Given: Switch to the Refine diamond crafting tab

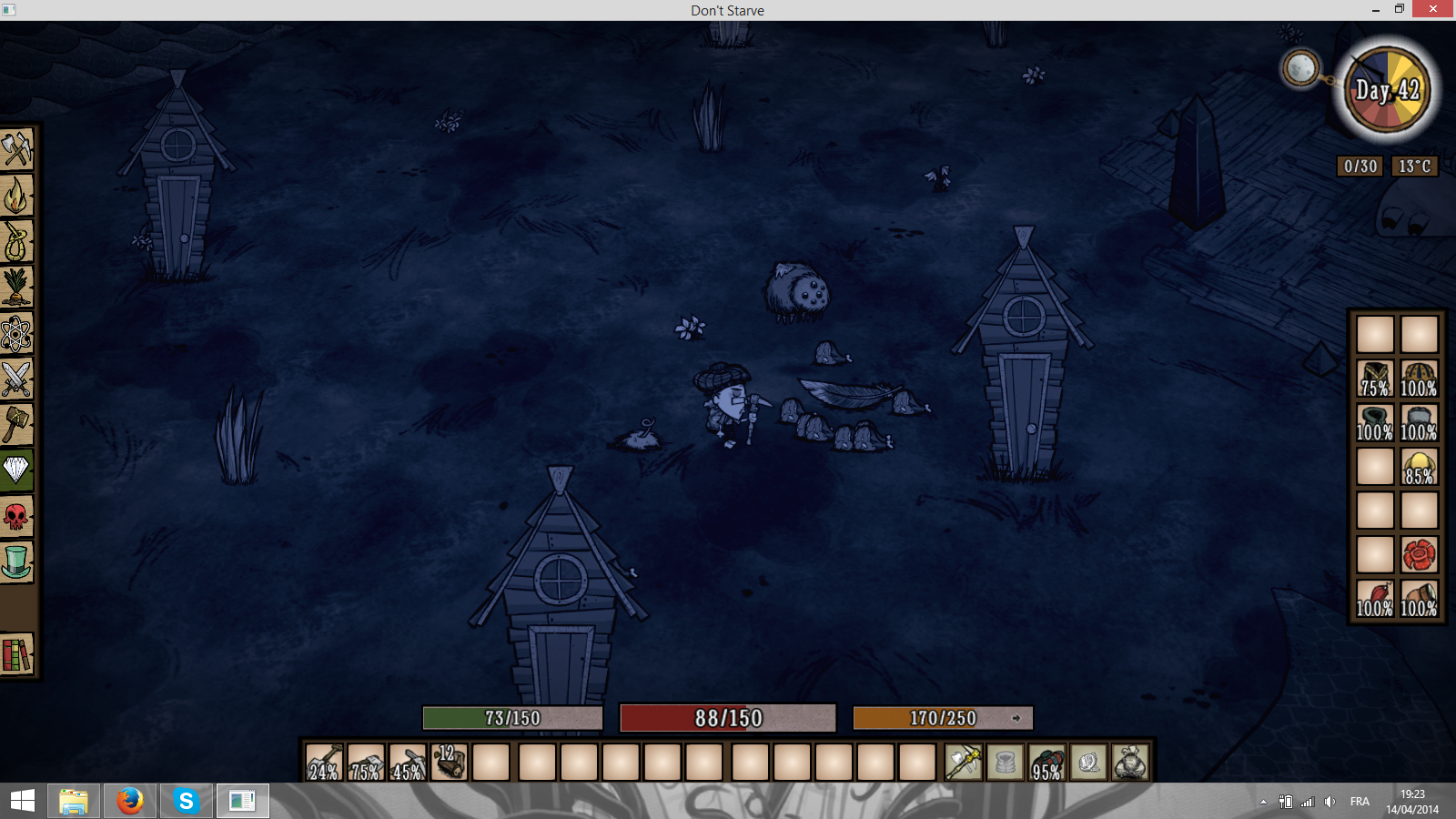Looking at the screenshot, I should click(16, 470).
